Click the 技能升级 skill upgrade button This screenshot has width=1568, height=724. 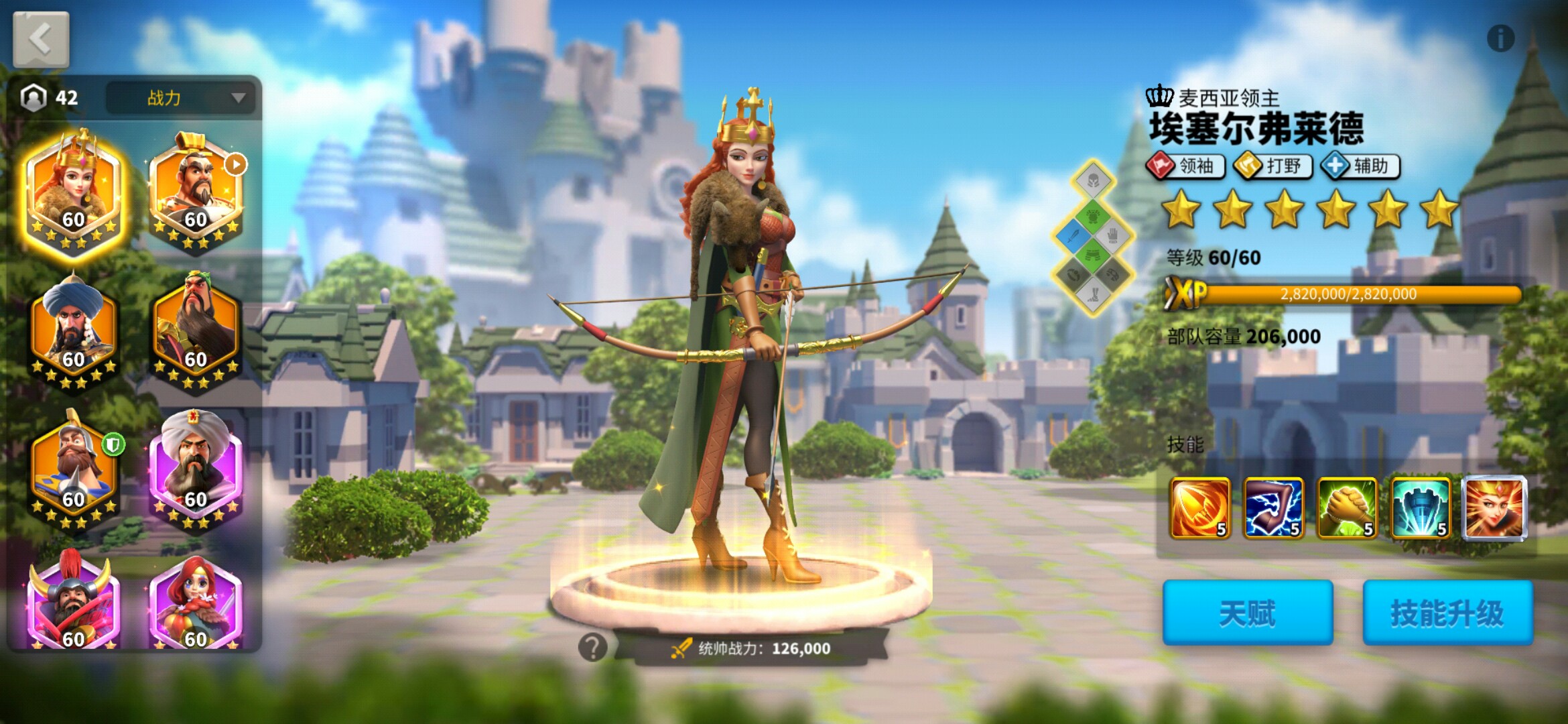(x=1447, y=613)
